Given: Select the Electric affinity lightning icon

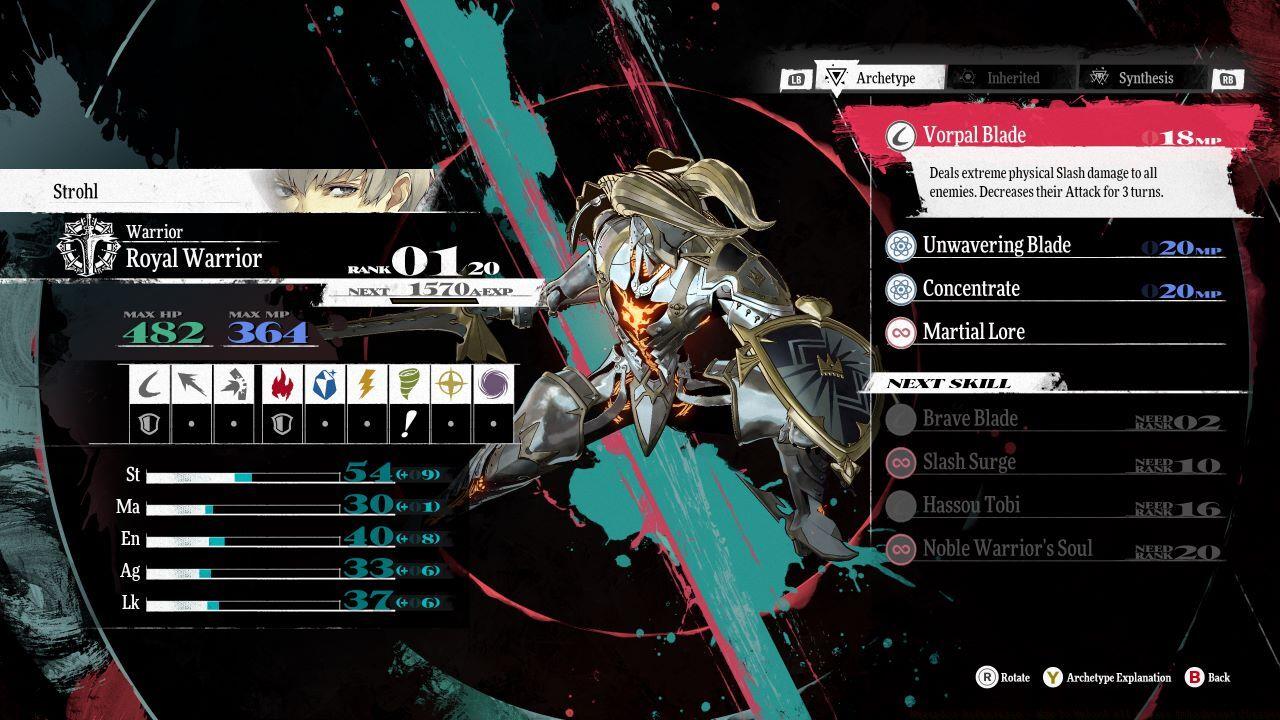Looking at the screenshot, I should point(366,383).
